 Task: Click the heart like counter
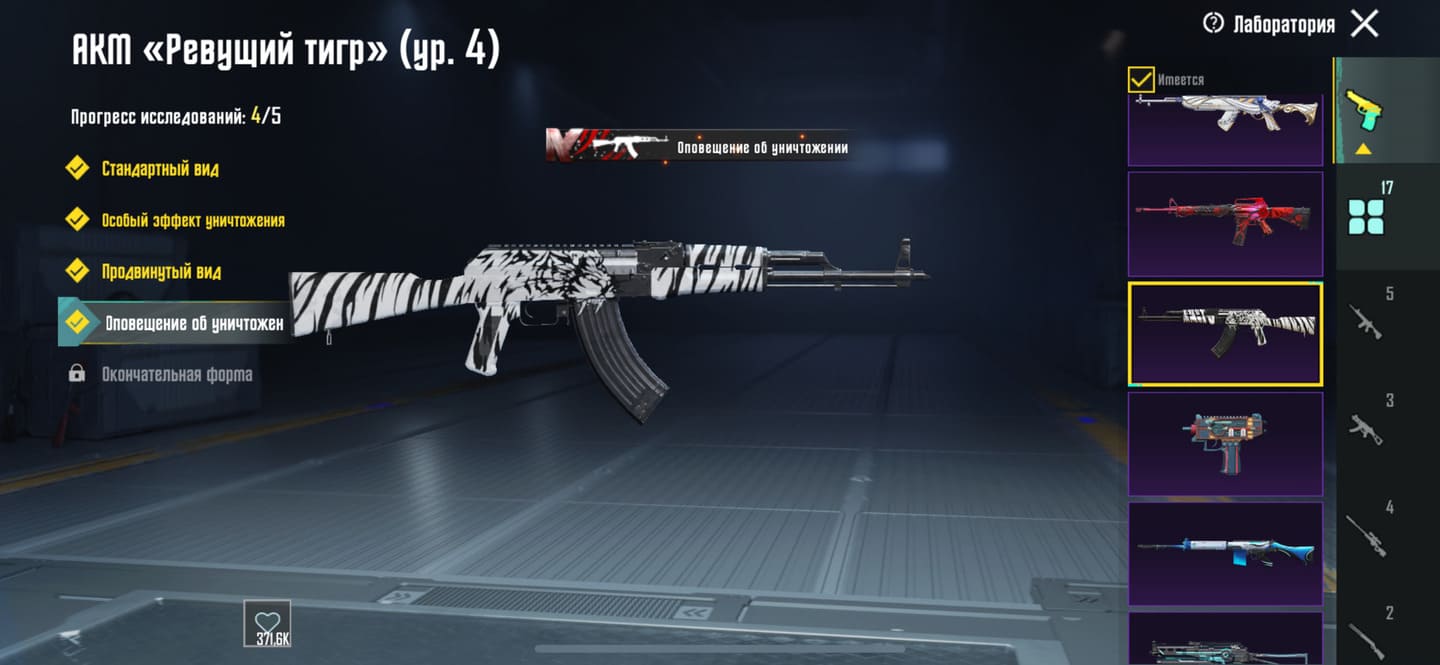coord(267,622)
